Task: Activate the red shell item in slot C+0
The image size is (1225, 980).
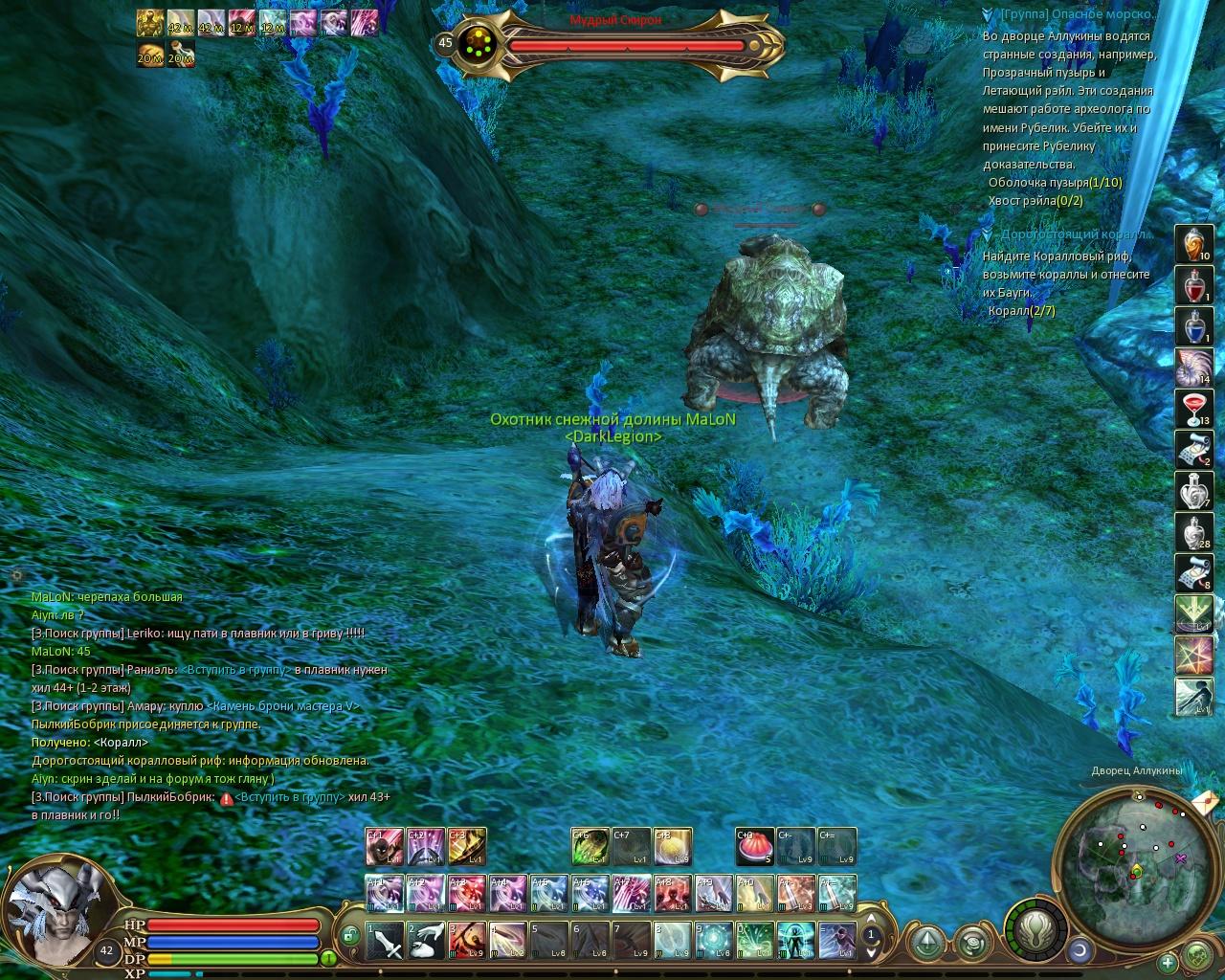Action: pos(754,847)
